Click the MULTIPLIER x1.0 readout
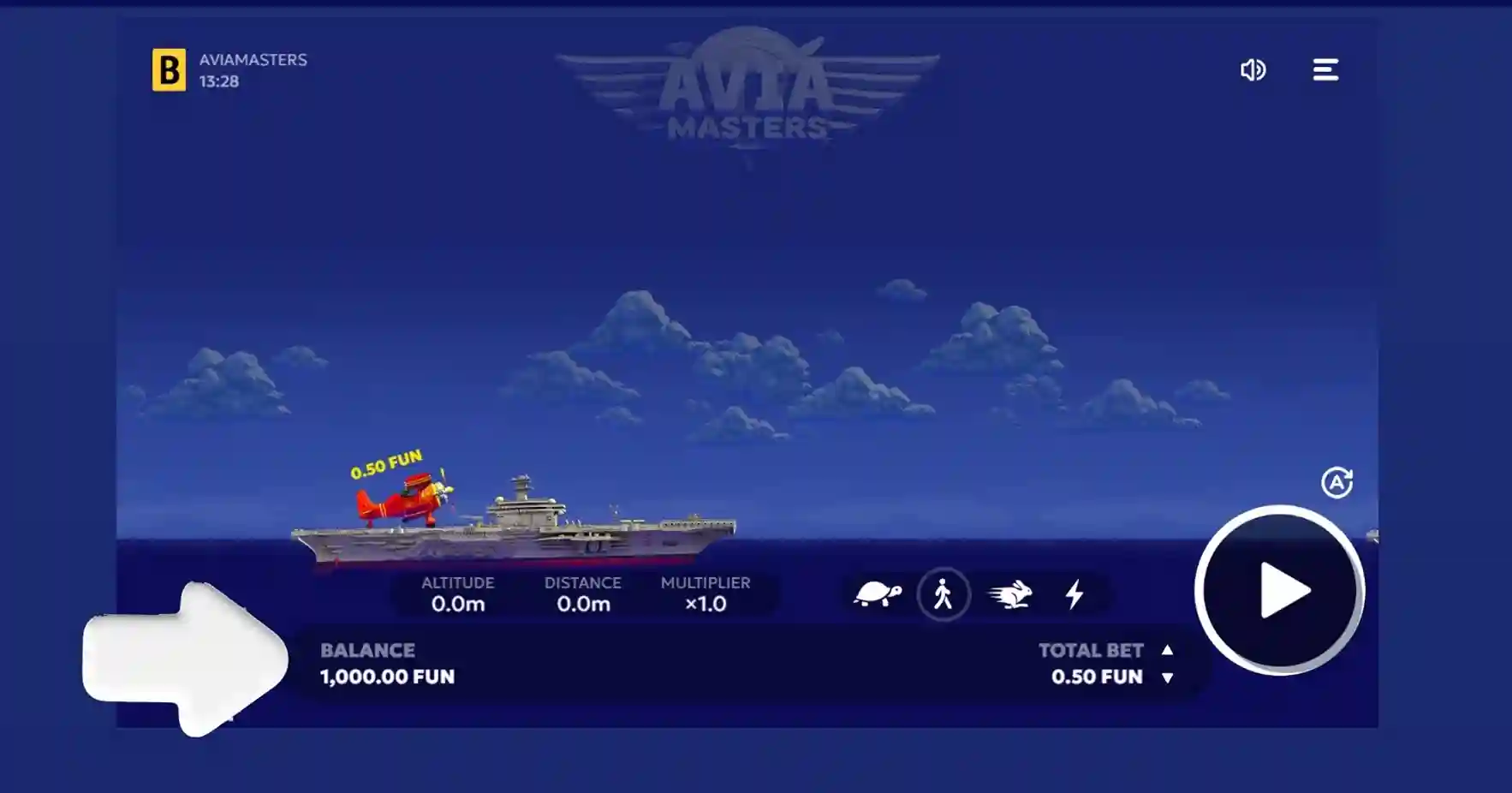This screenshot has height=793, width=1512. [705, 593]
